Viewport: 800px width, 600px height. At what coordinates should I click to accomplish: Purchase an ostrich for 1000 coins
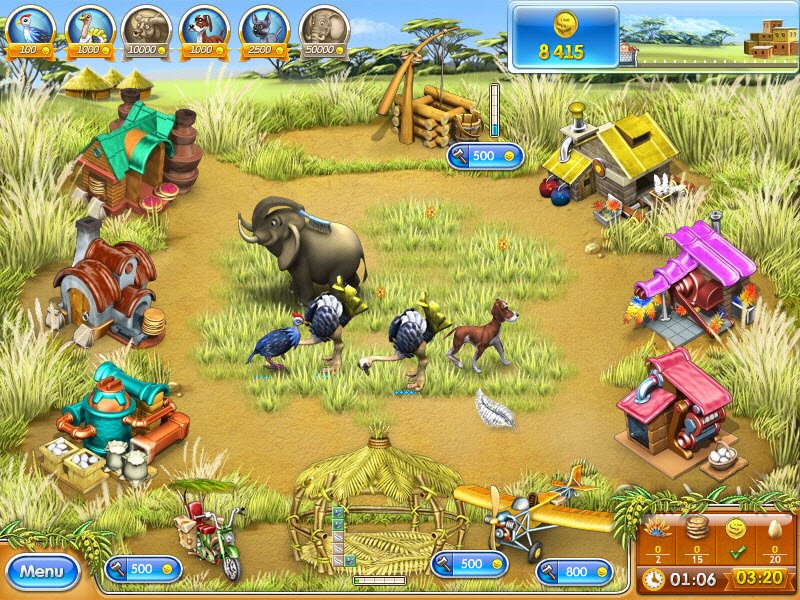tap(88, 30)
